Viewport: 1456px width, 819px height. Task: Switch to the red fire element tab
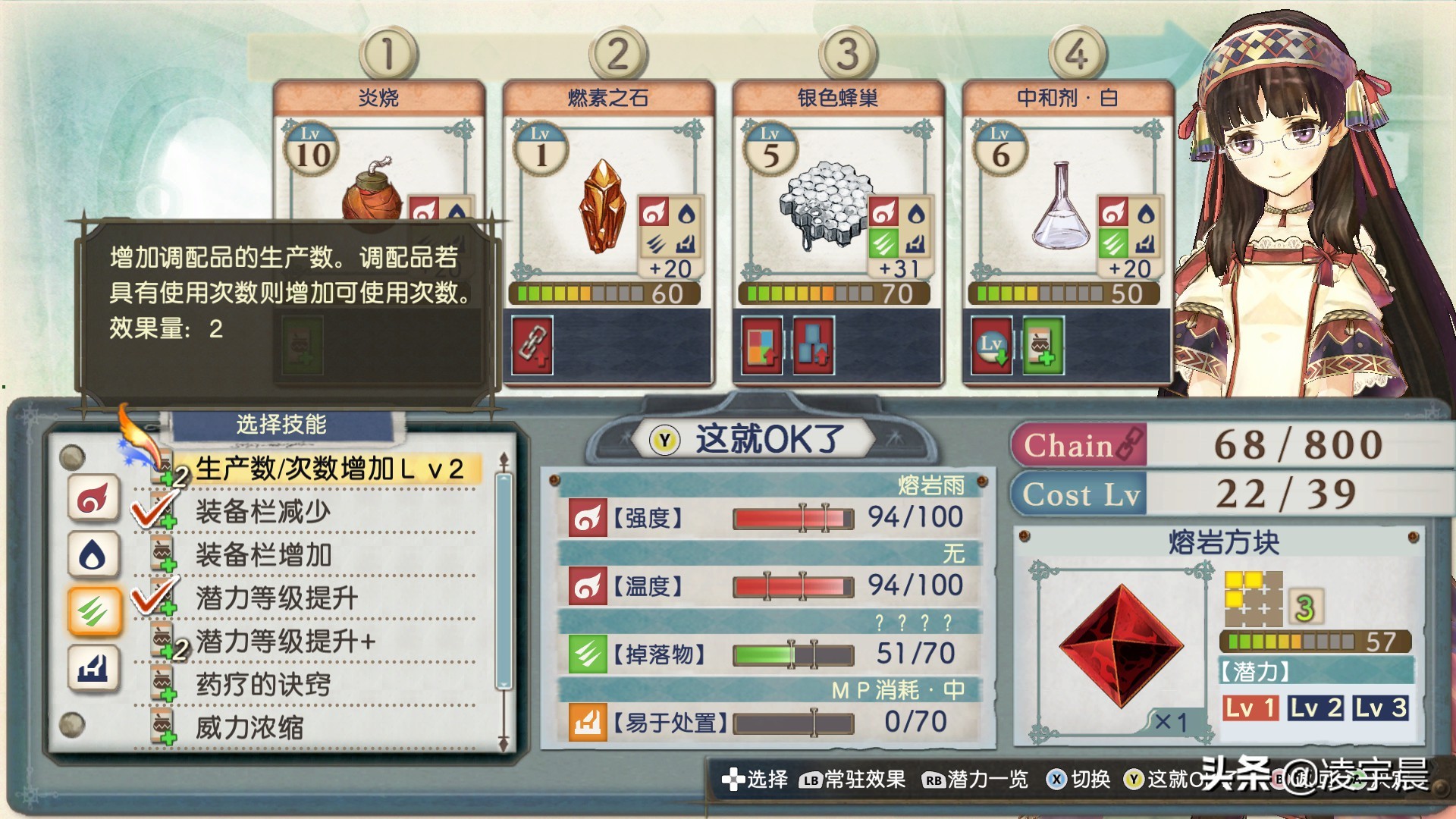[x=93, y=498]
